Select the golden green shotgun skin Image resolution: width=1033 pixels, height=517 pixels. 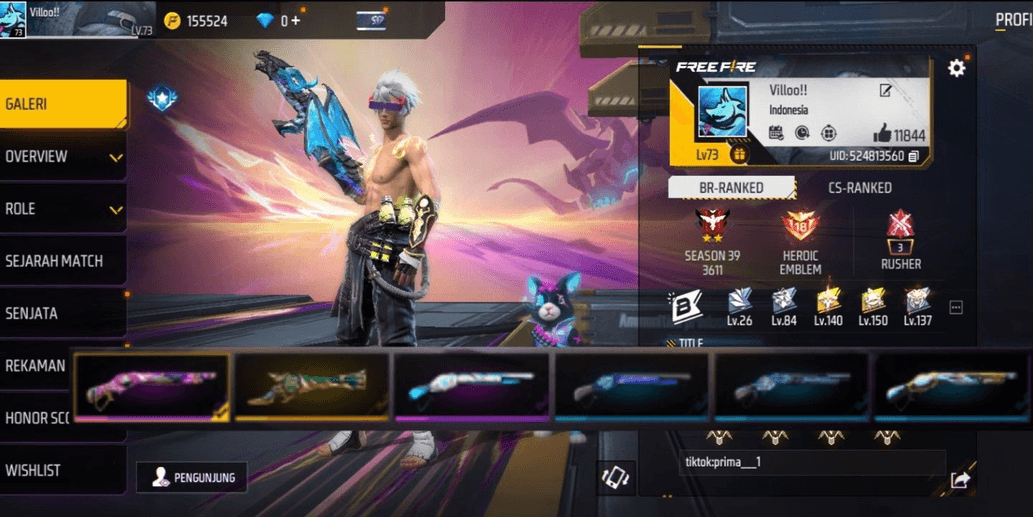click(x=312, y=386)
